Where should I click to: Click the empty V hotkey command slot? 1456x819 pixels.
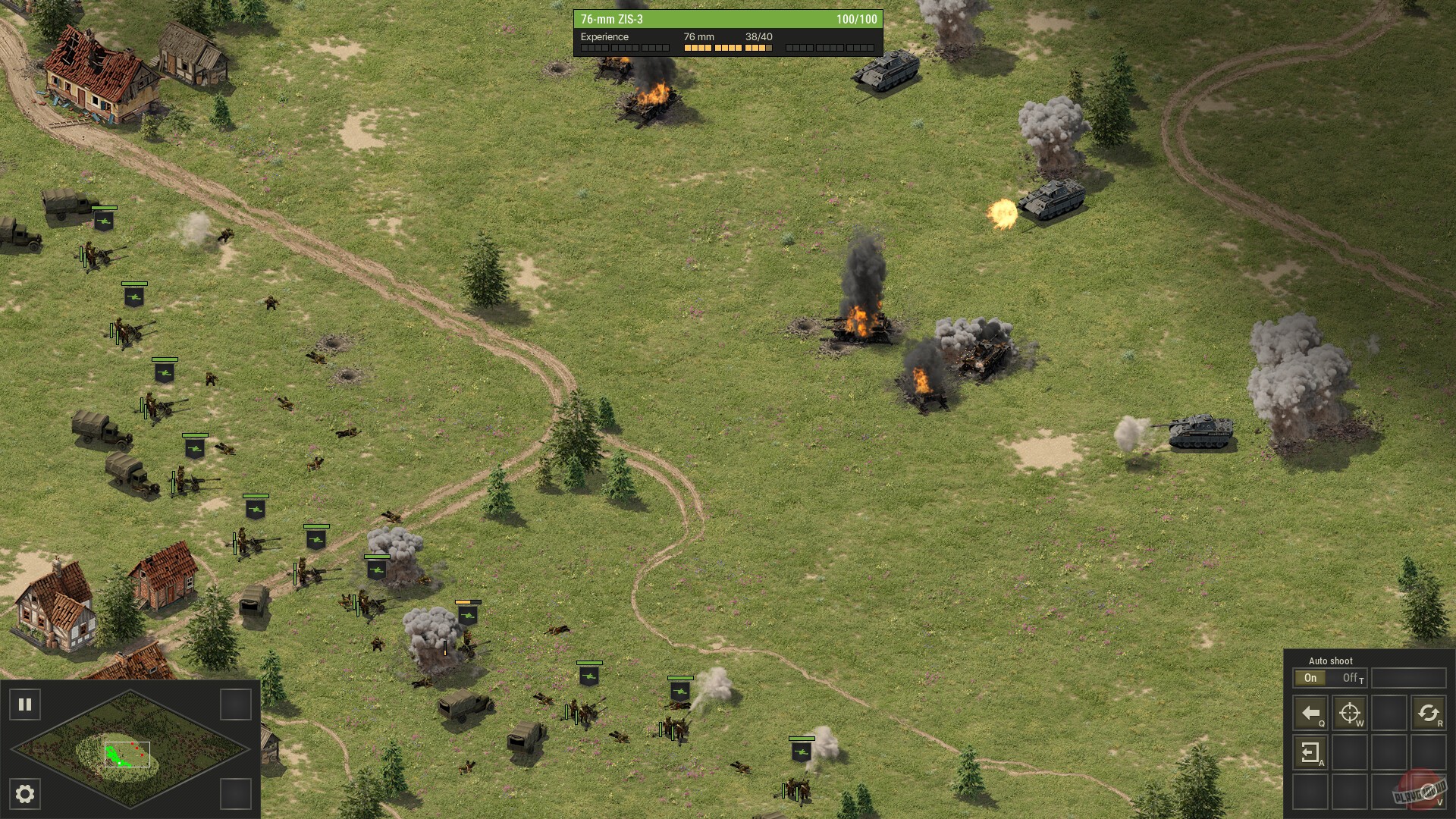tap(1430, 792)
